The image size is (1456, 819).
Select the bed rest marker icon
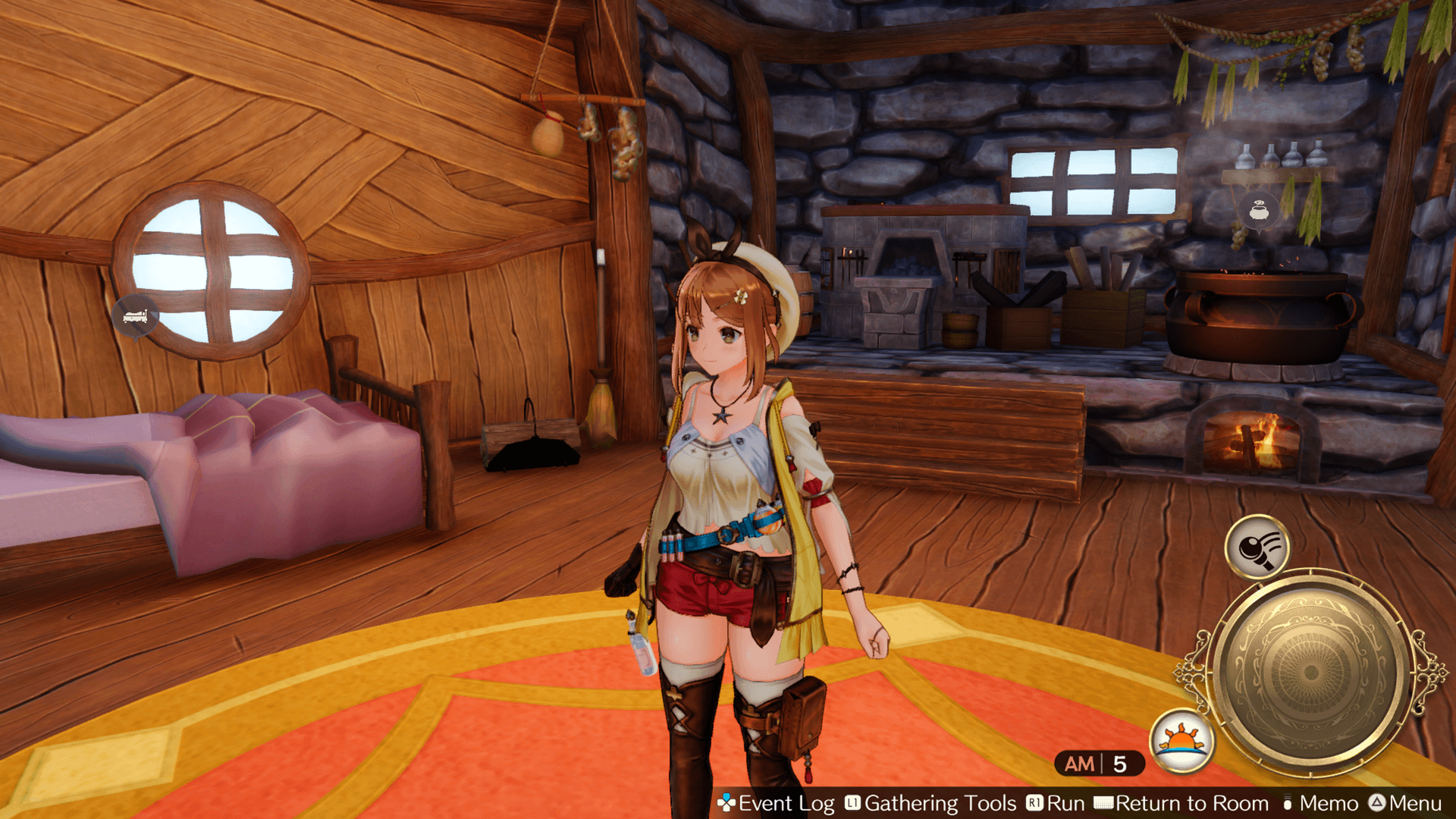136,316
